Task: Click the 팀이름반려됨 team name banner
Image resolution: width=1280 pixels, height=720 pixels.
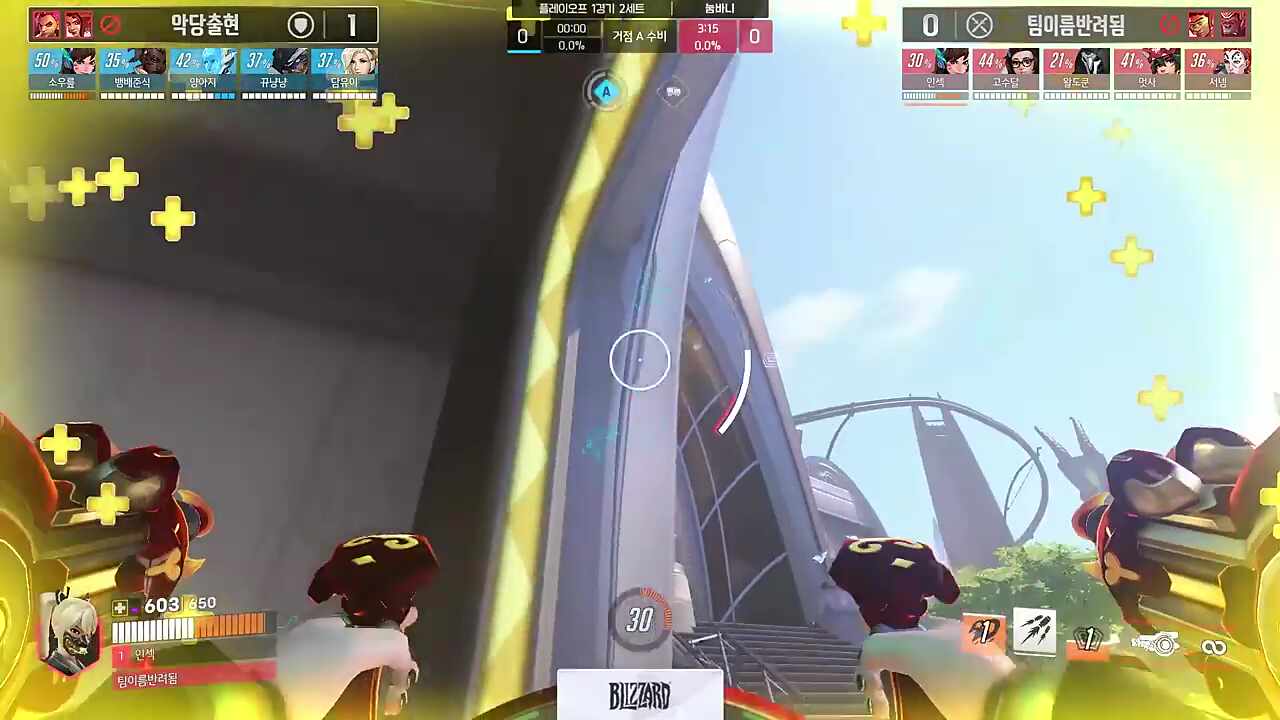Action: pos(1075,24)
